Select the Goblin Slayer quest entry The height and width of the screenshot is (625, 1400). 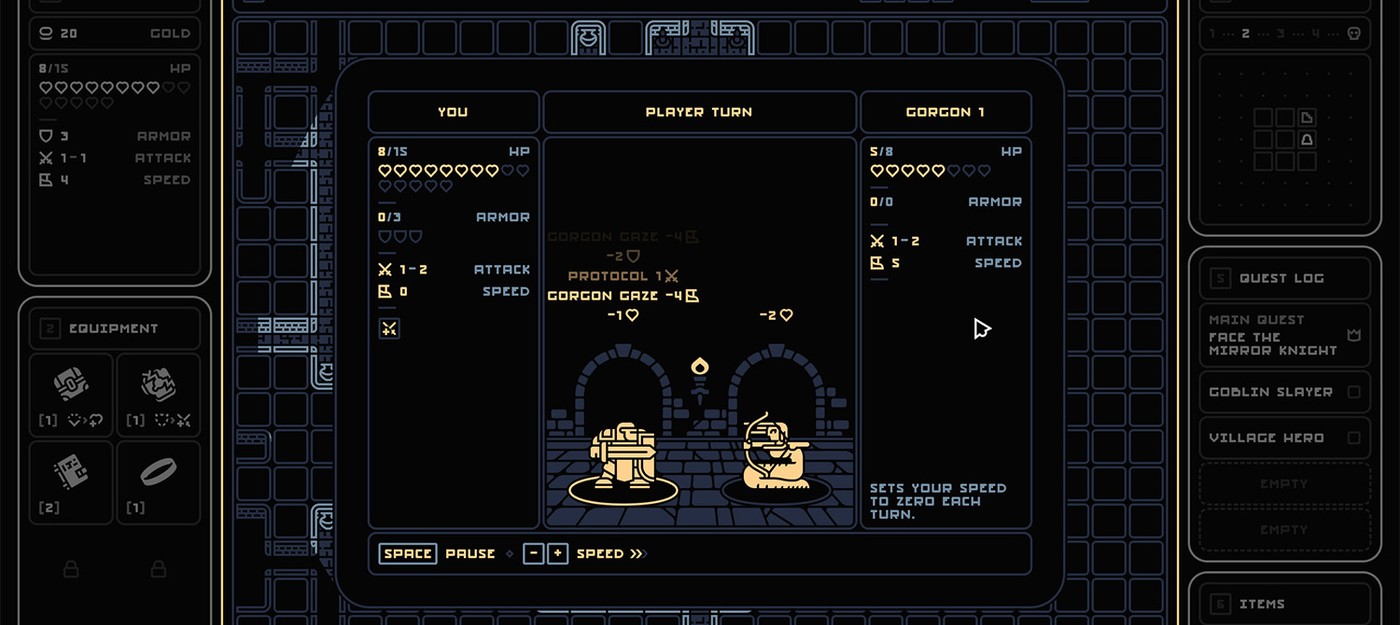pos(1283,392)
